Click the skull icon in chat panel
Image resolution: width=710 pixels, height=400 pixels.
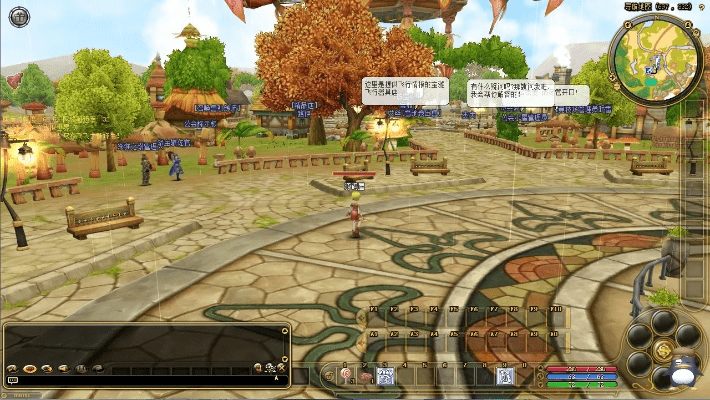click(x=270, y=369)
